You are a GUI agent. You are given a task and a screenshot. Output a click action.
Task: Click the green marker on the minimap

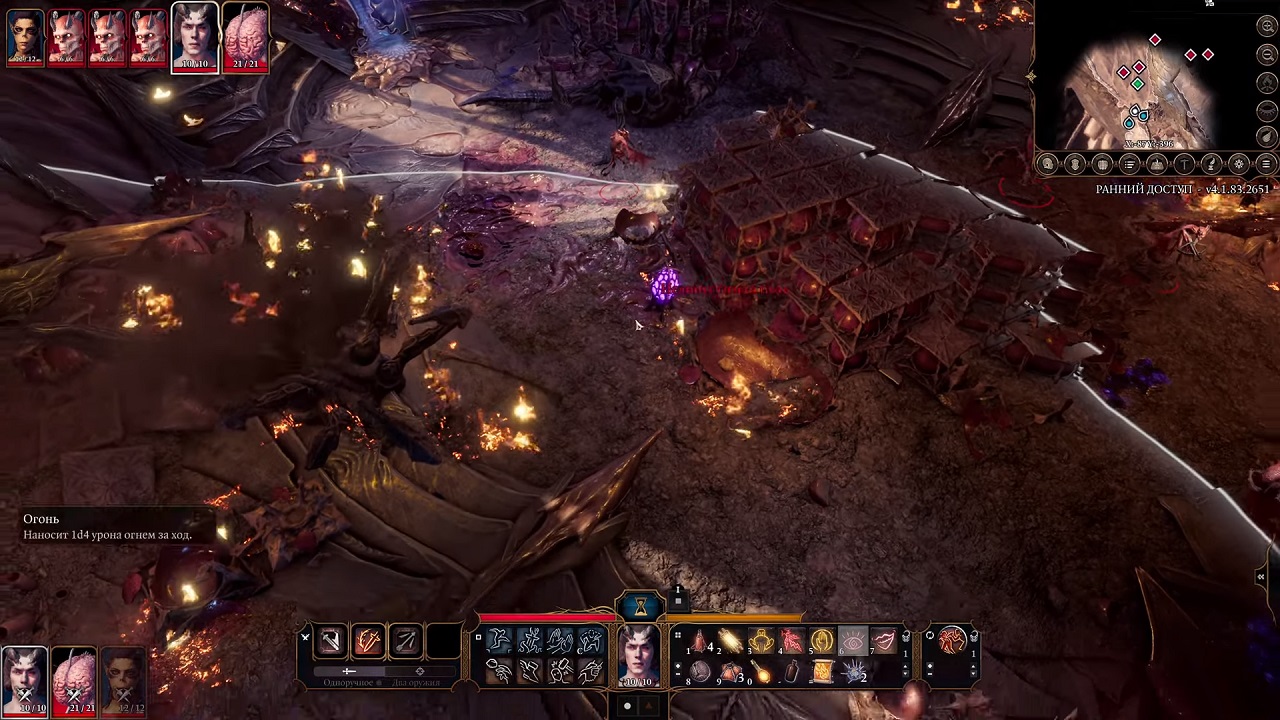[x=1137, y=85]
